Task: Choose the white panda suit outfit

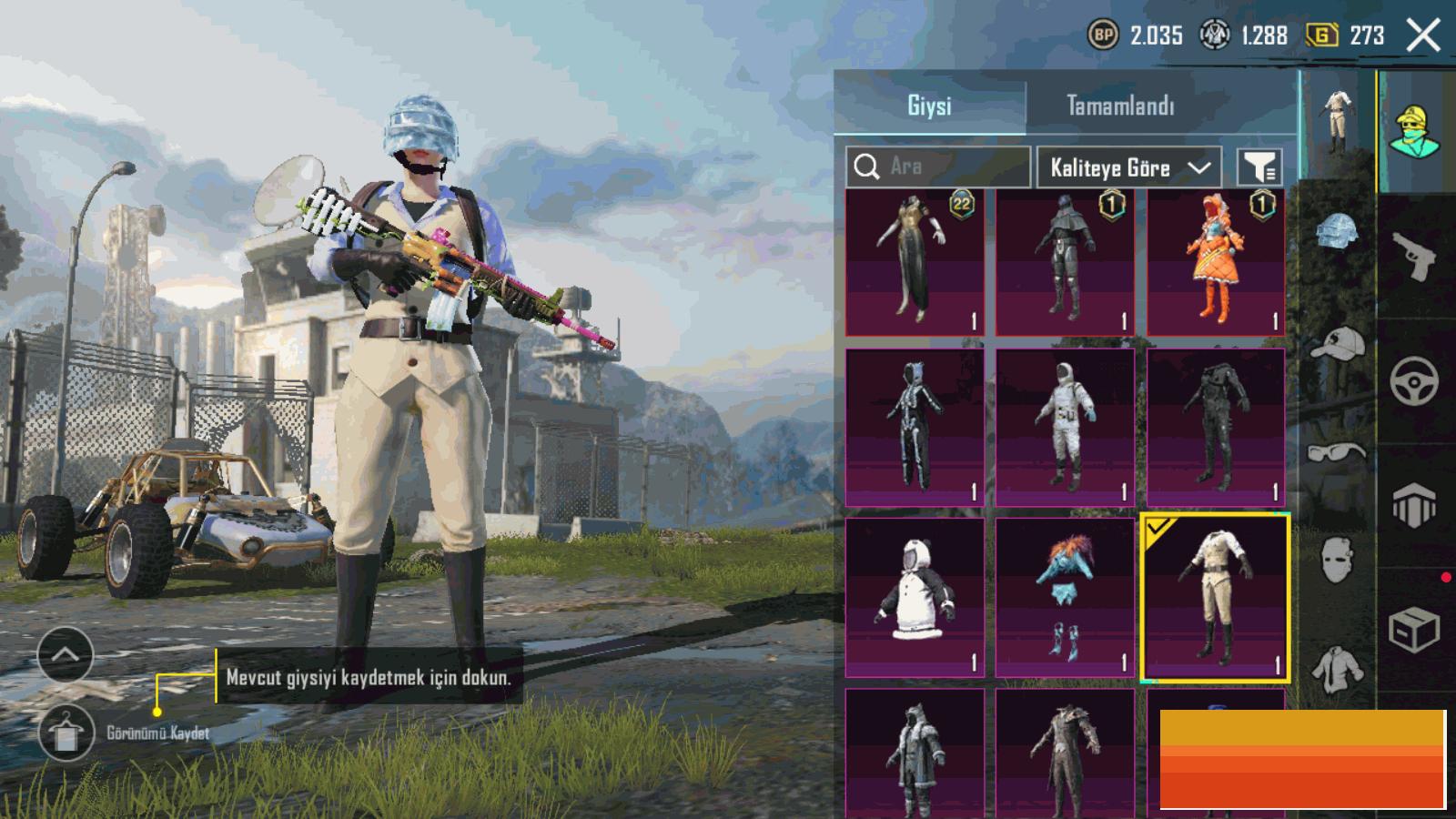Action: [915, 598]
